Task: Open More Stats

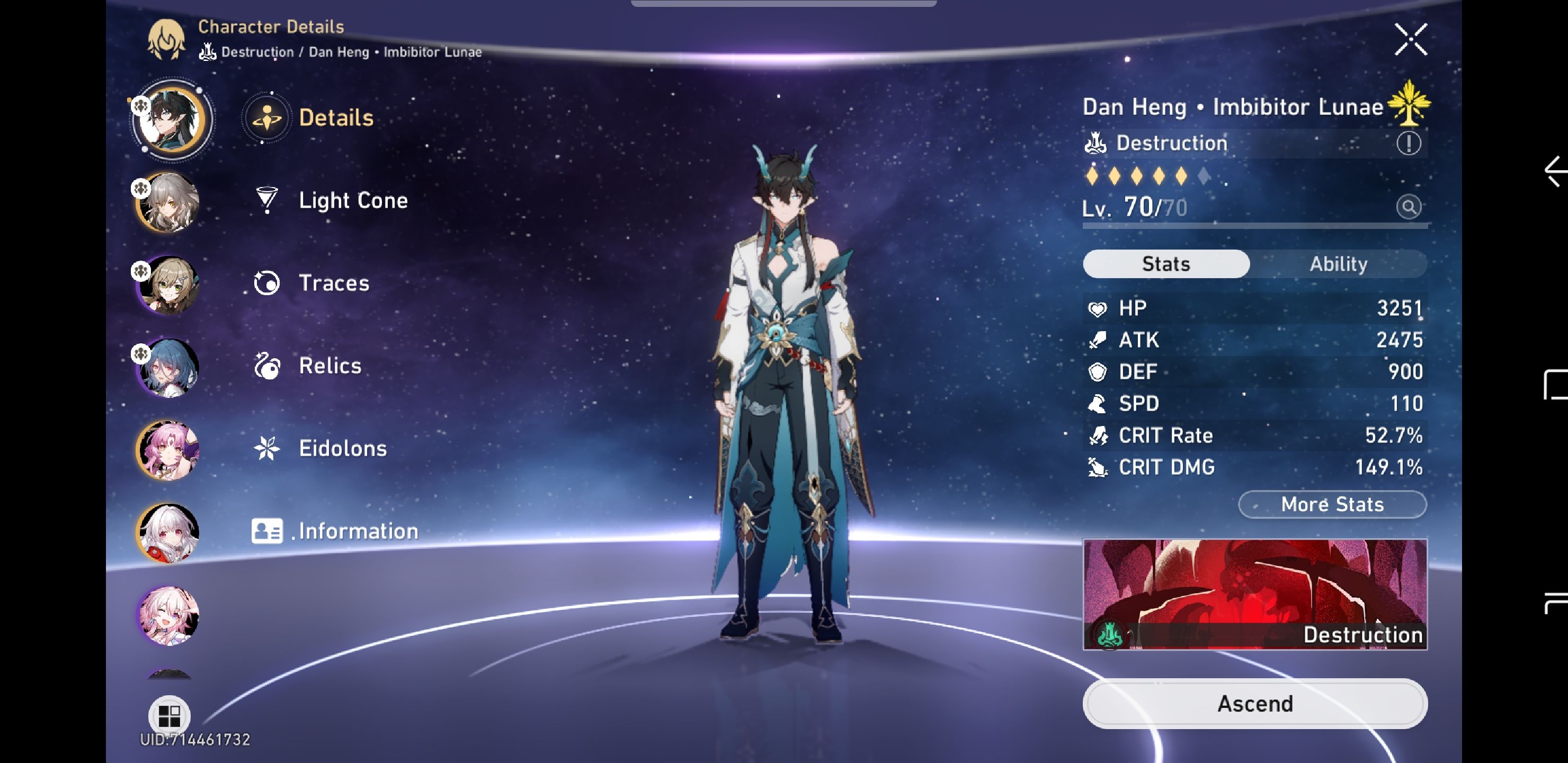Action: click(x=1332, y=504)
